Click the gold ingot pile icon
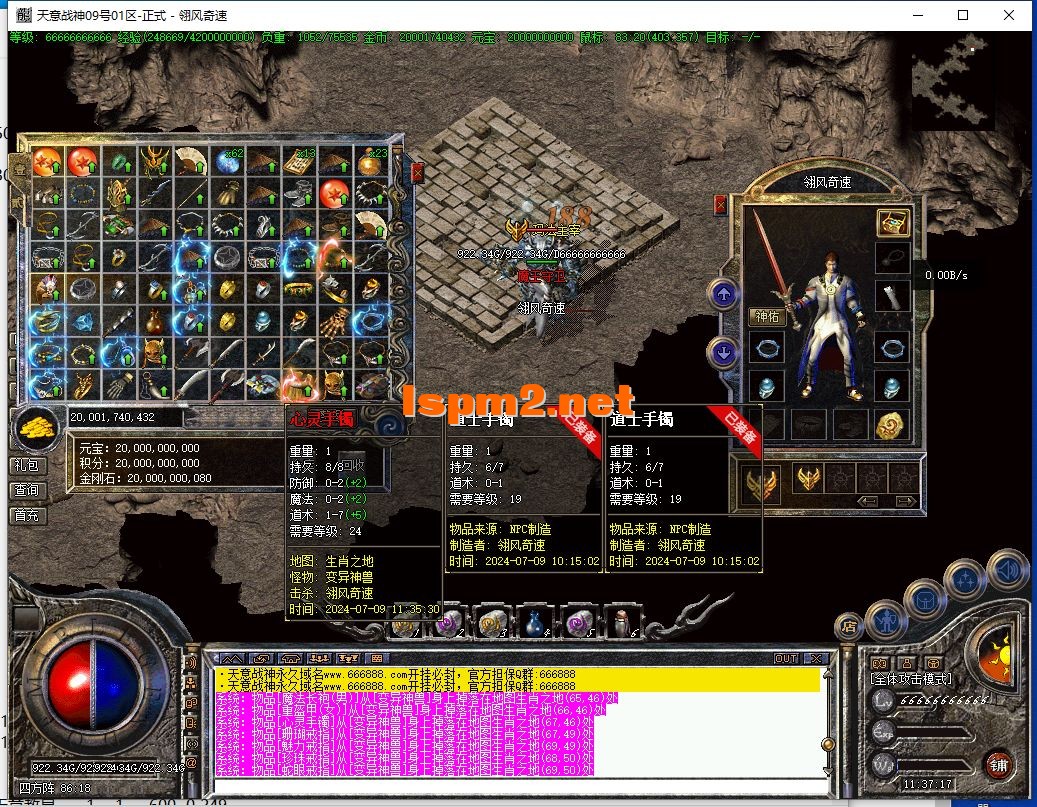The height and width of the screenshot is (807, 1037). (x=36, y=428)
